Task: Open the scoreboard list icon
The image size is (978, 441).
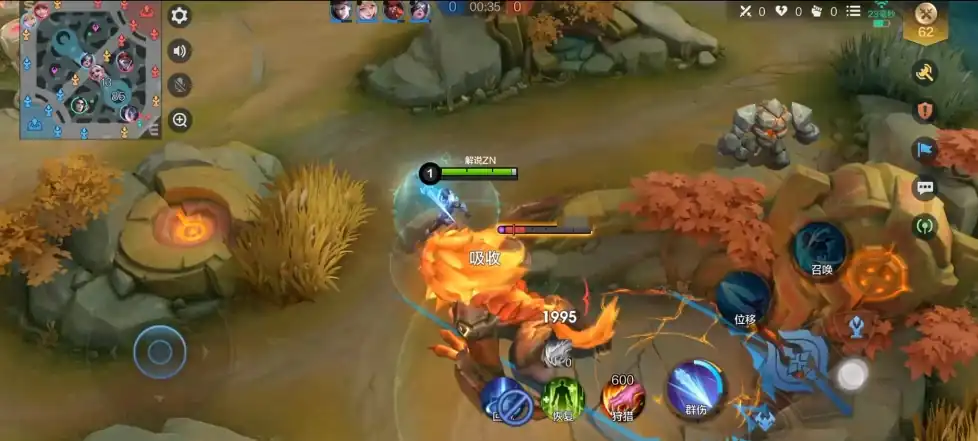Action: click(853, 11)
